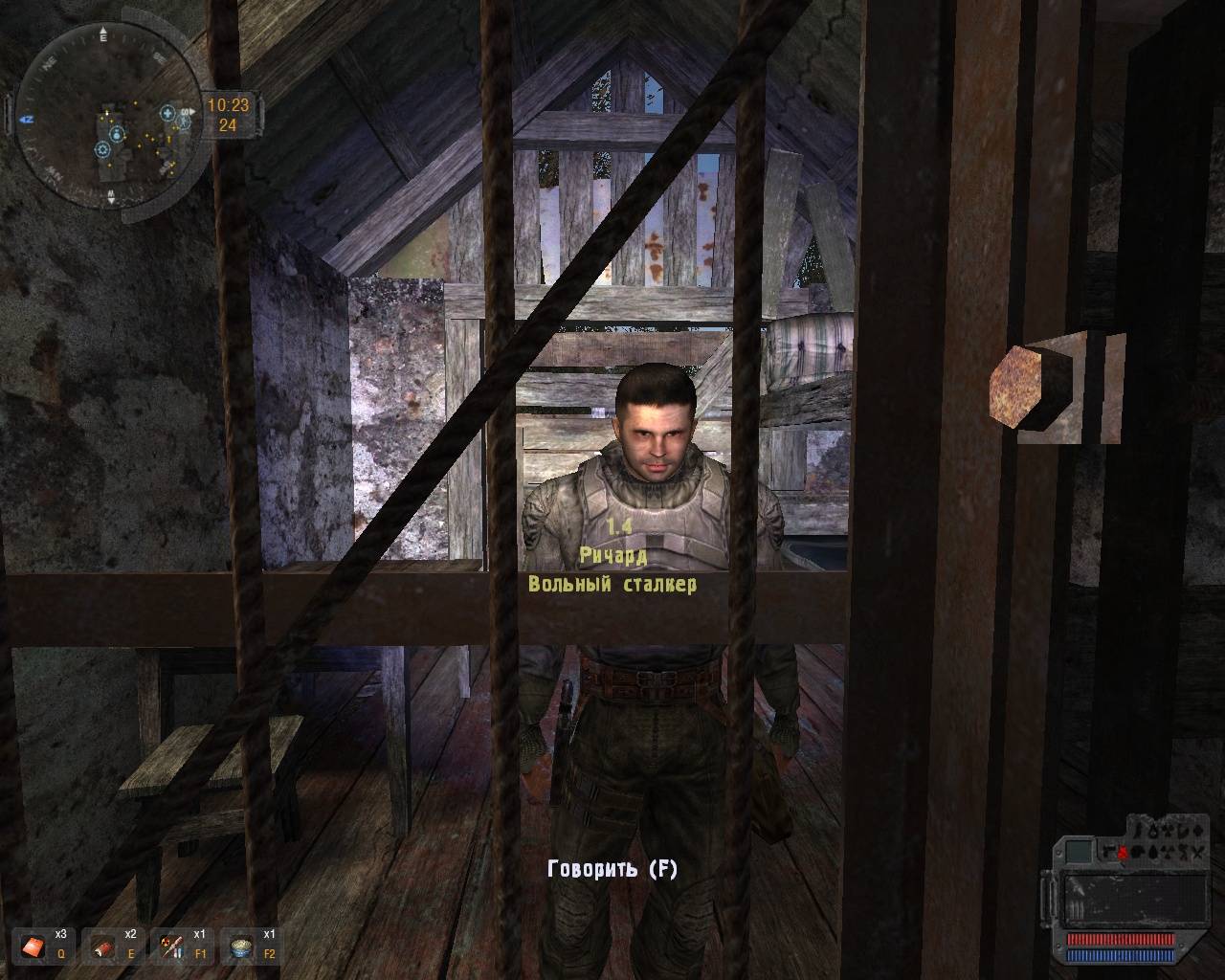Click the blue stamina bar below the health bar

pos(1121,956)
